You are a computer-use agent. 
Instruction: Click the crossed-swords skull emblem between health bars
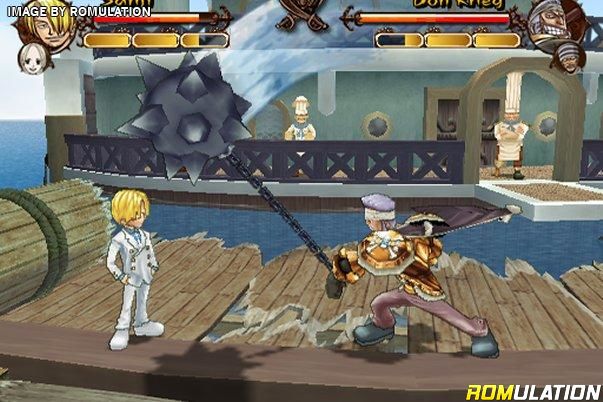coord(301,14)
